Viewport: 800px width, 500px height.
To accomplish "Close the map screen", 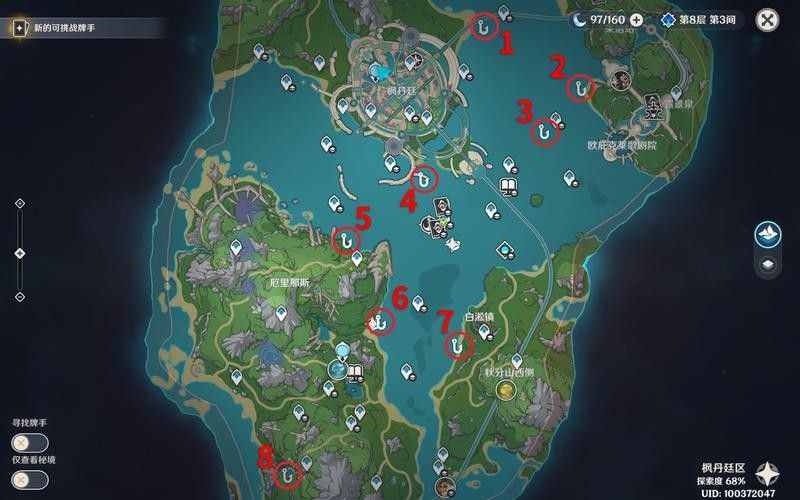I will 767,20.
